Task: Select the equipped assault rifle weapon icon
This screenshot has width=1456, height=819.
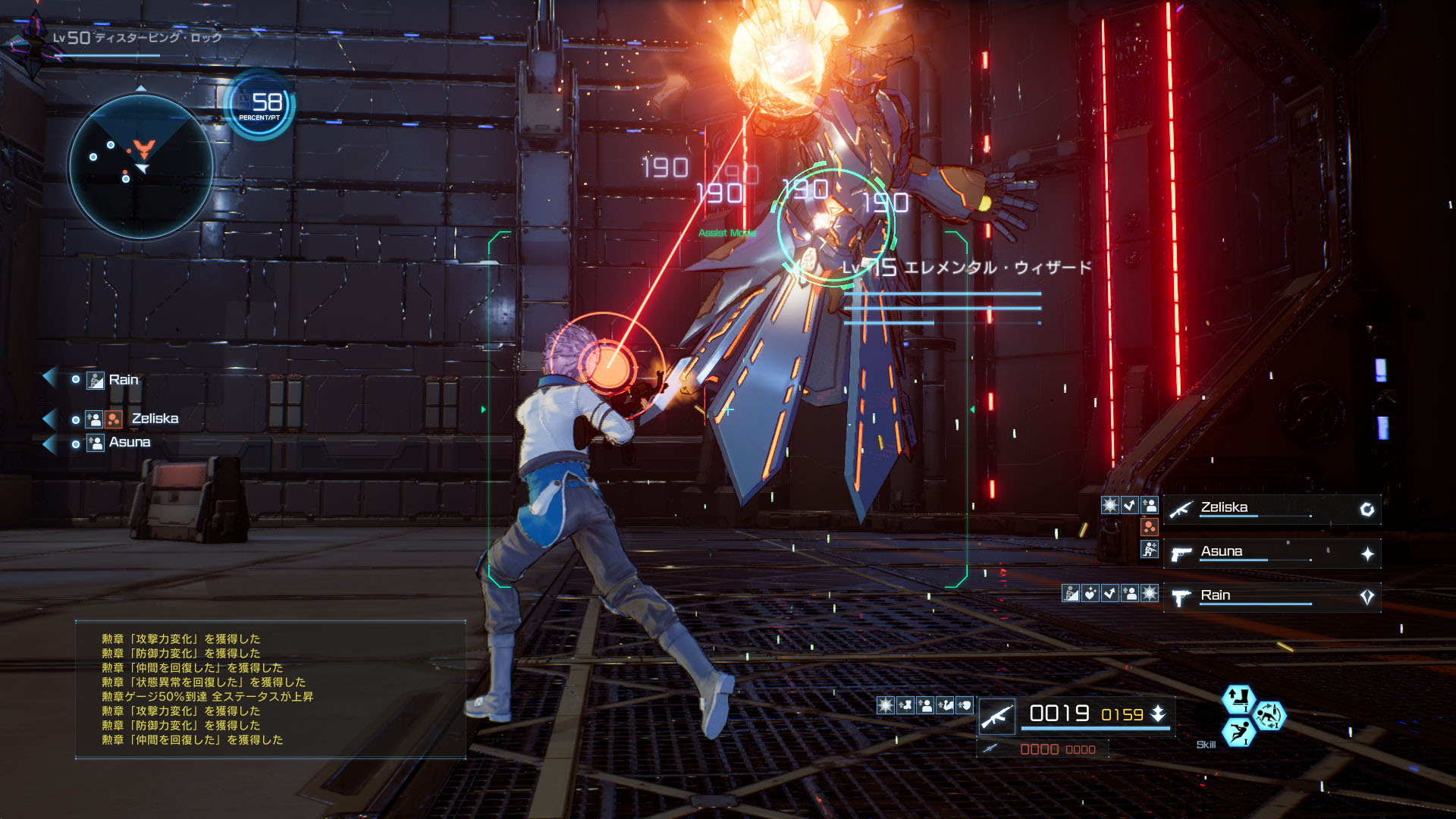Action: (x=997, y=716)
